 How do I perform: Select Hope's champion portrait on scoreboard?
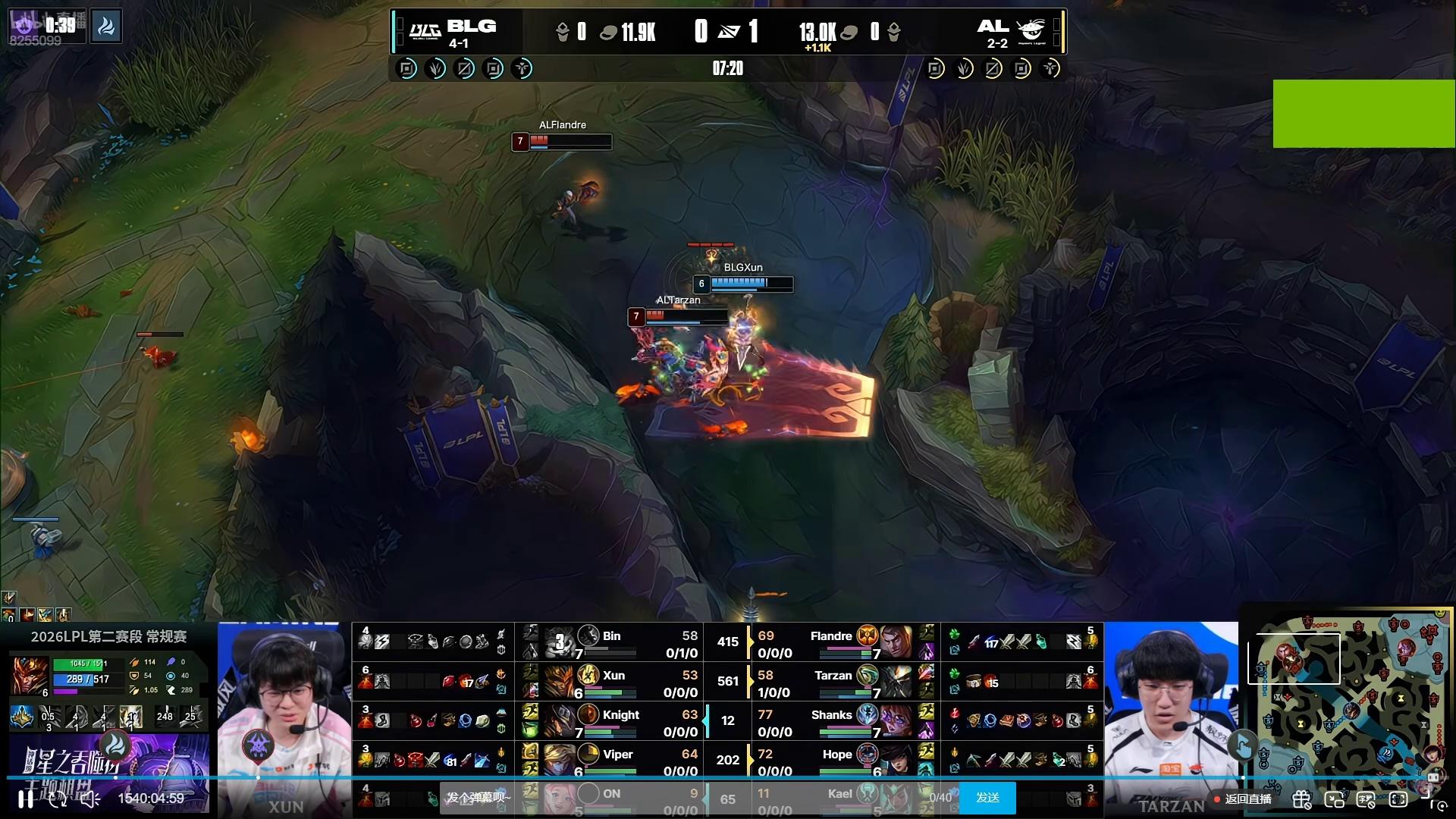896,759
